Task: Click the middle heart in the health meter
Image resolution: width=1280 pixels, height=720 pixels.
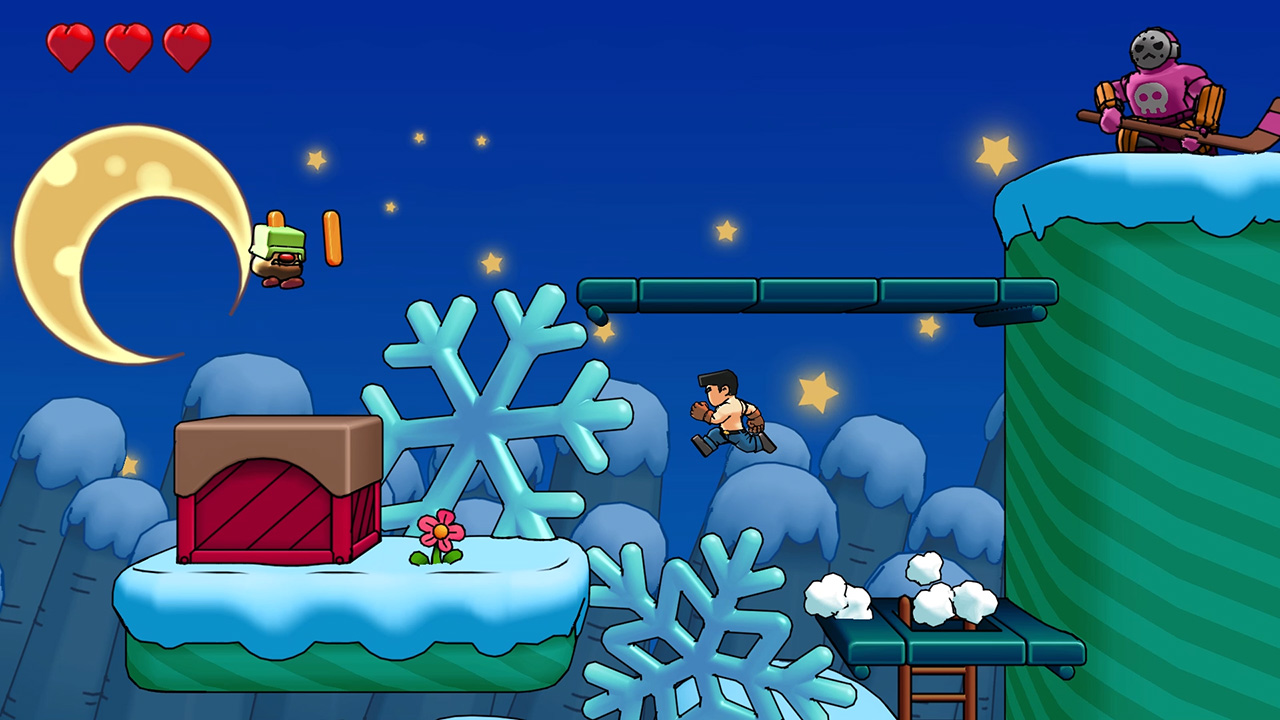Action: coord(127,46)
